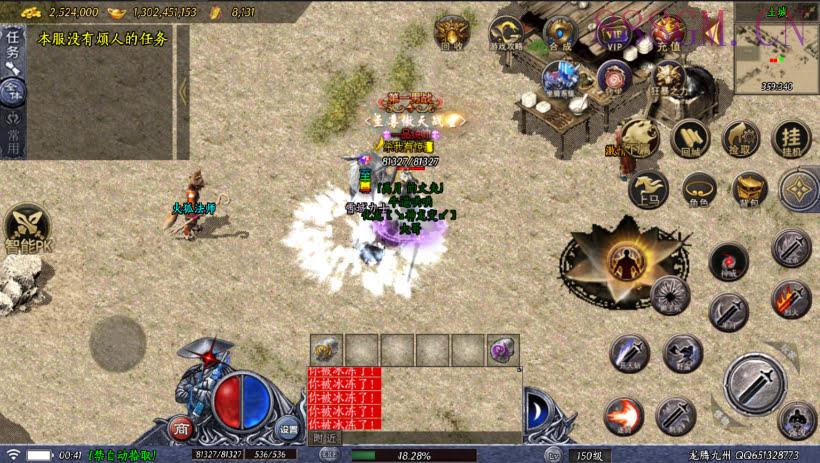Collapse the quest tracker panel arrow
The image size is (820, 463).
(x=183, y=90)
